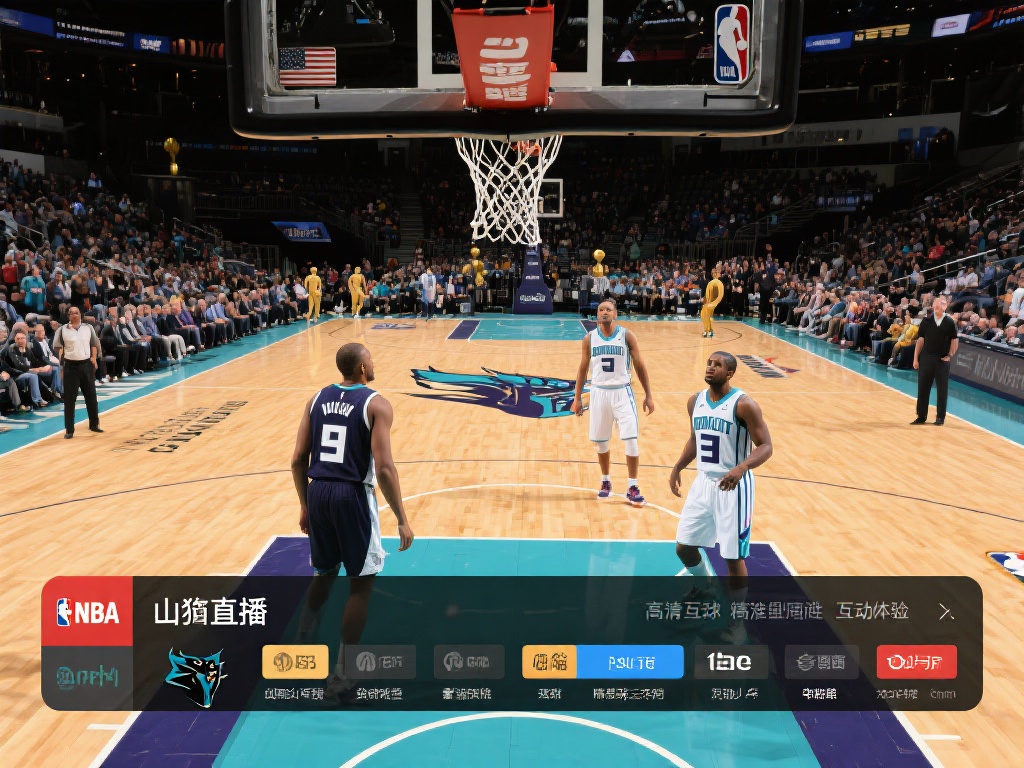1024x768 pixels.
Task: Close the live broadcast banner with the X
Action: [946, 612]
